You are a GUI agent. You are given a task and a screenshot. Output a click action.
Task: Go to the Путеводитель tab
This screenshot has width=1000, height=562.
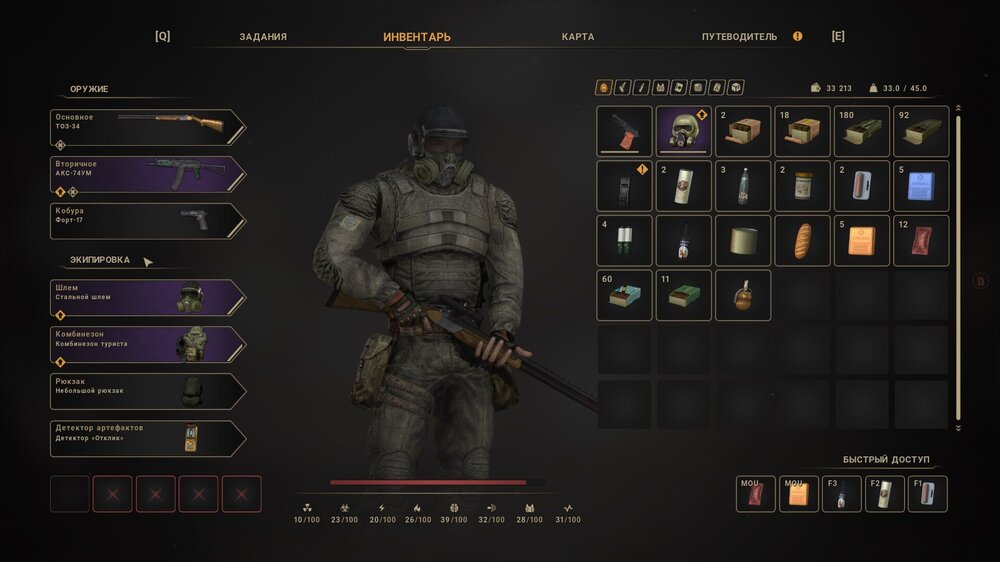[x=739, y=37]
